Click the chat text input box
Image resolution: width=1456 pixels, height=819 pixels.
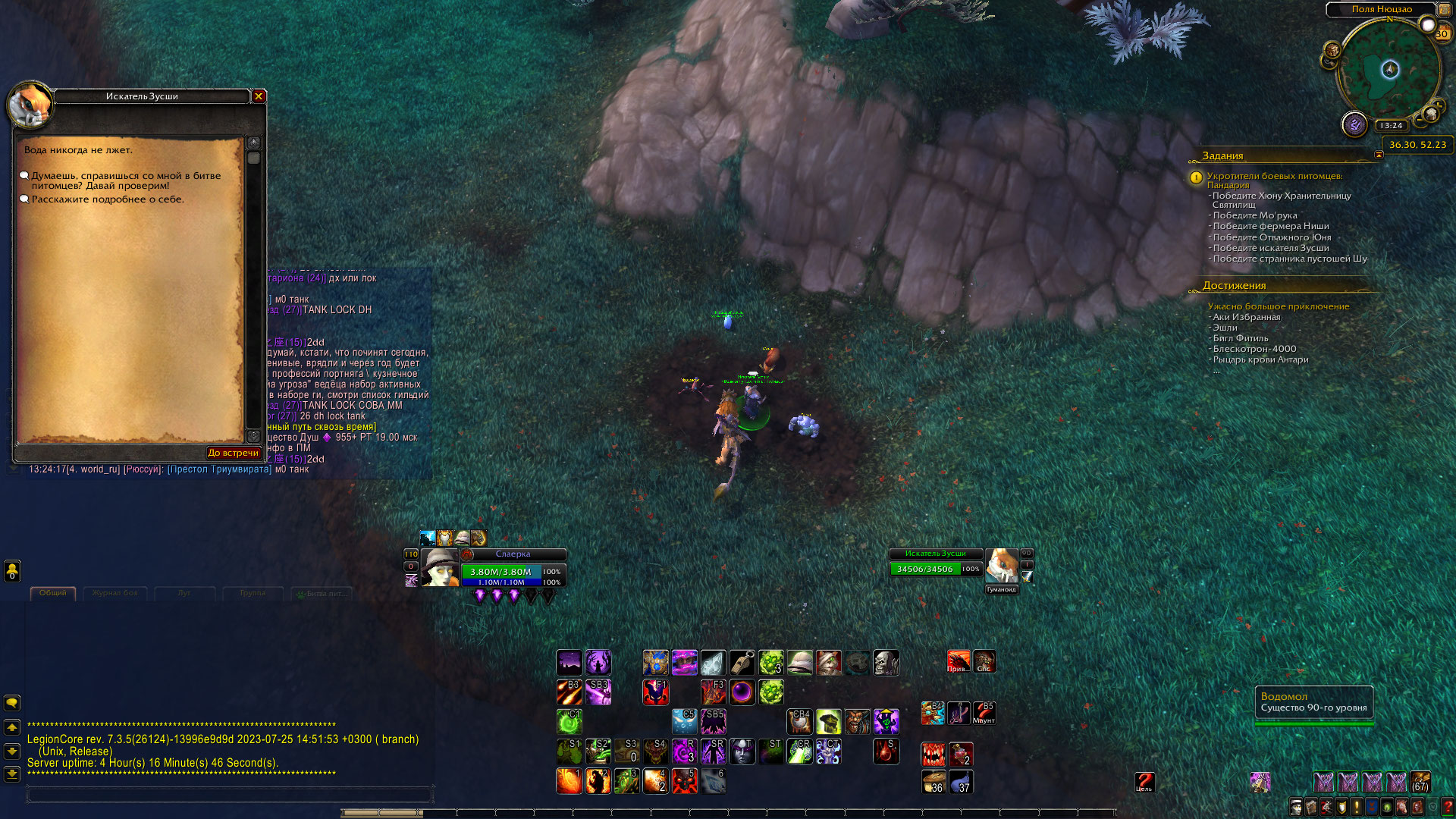pos(229,795)
